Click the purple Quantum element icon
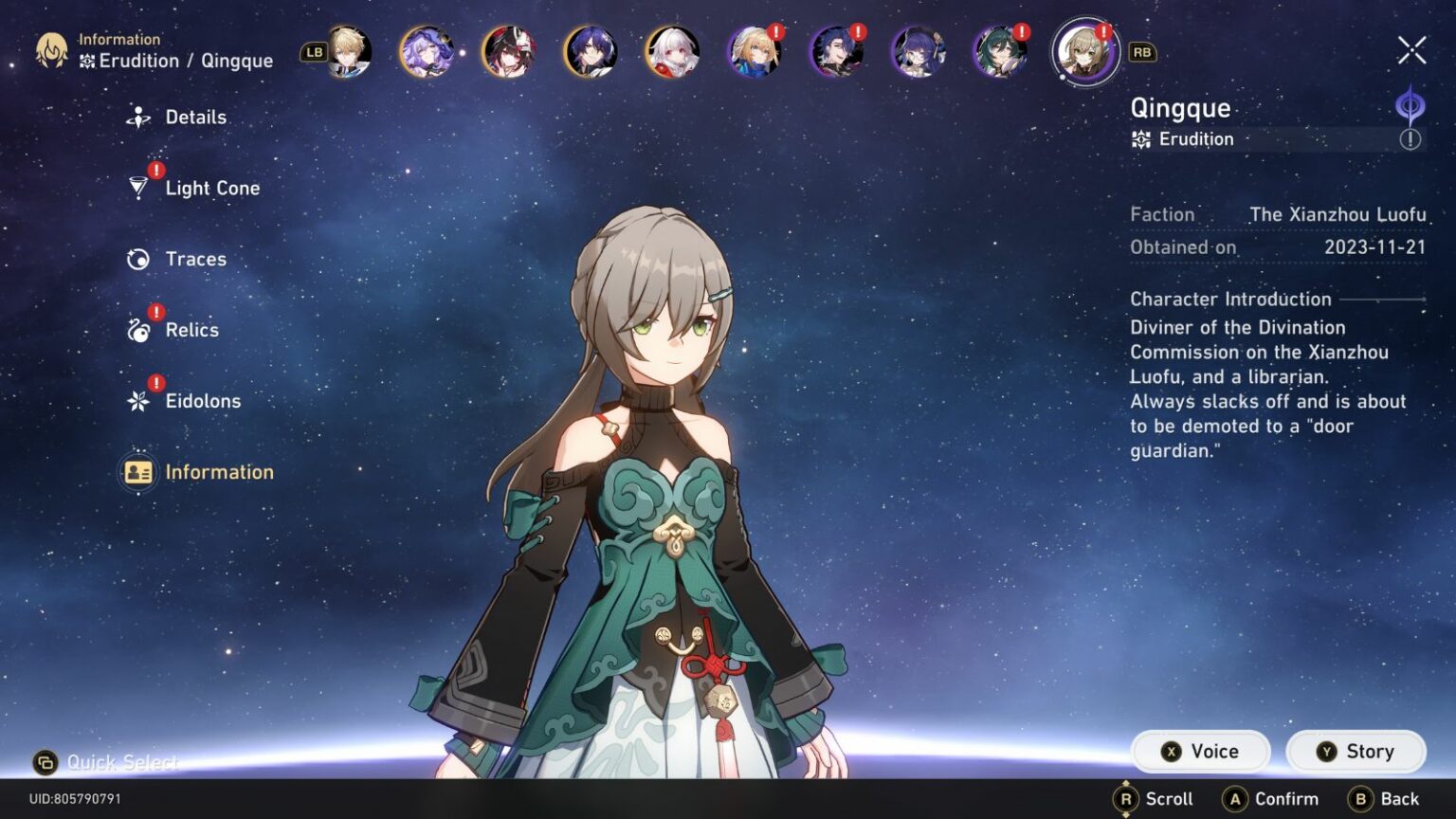The width and height of the screenshot is (1456, 819). [1410, 104]
